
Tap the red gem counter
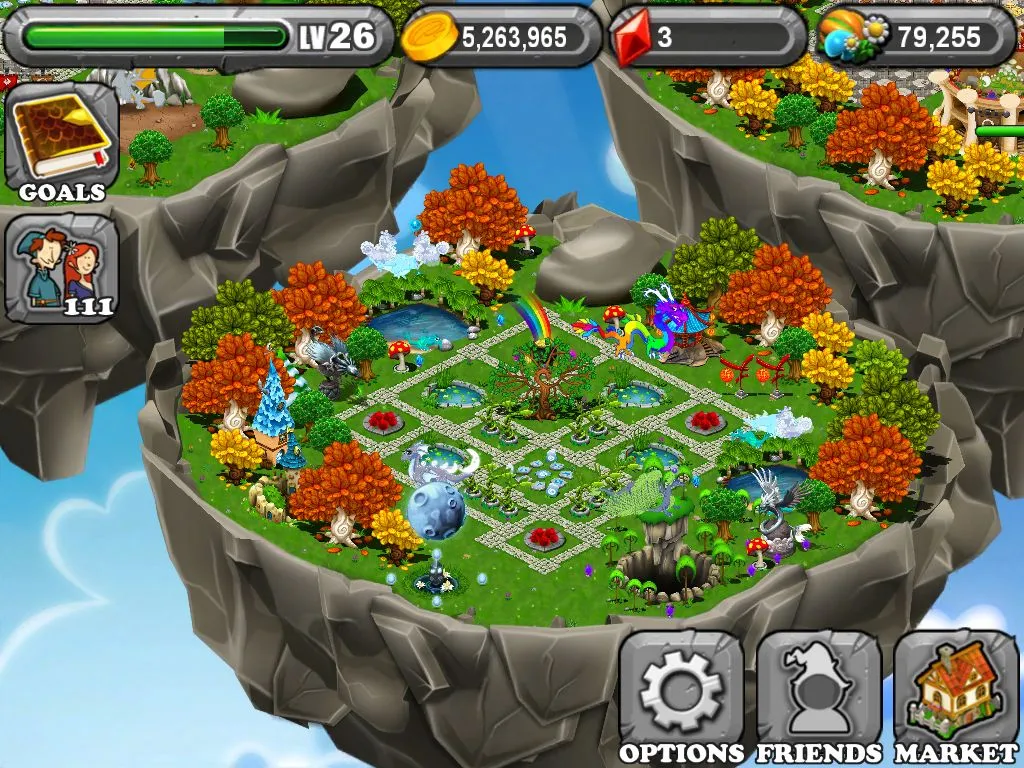(x=707, y=38)
